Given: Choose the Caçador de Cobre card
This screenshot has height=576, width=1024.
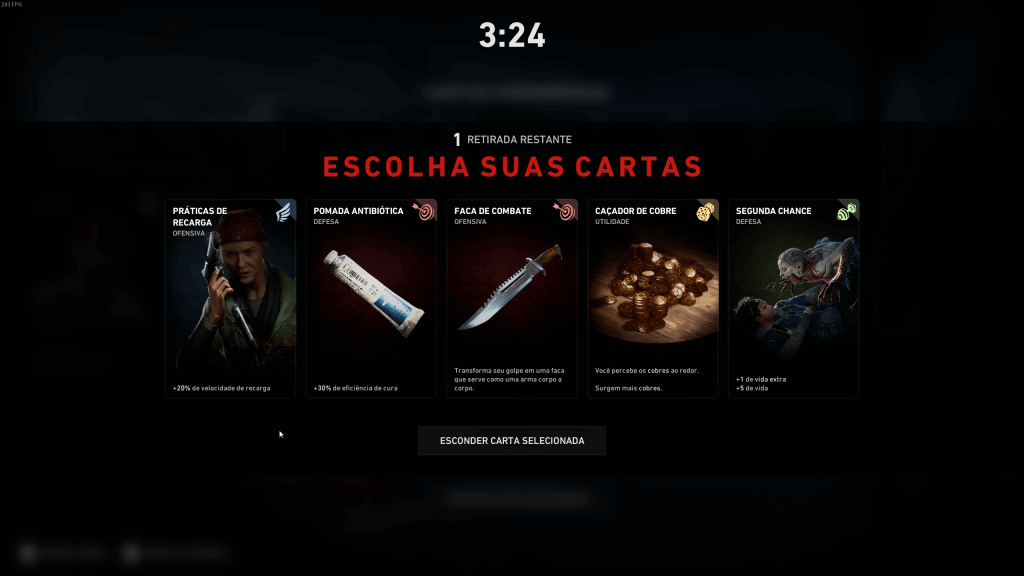Looking at the screenshot, I should click(653, 298).
